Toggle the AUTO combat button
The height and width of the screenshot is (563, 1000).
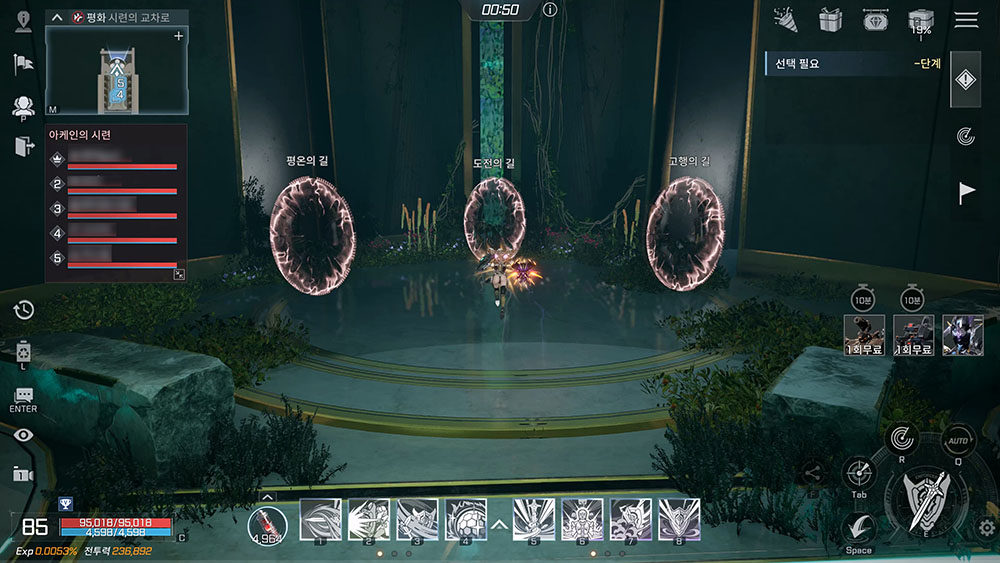point(958,441)
